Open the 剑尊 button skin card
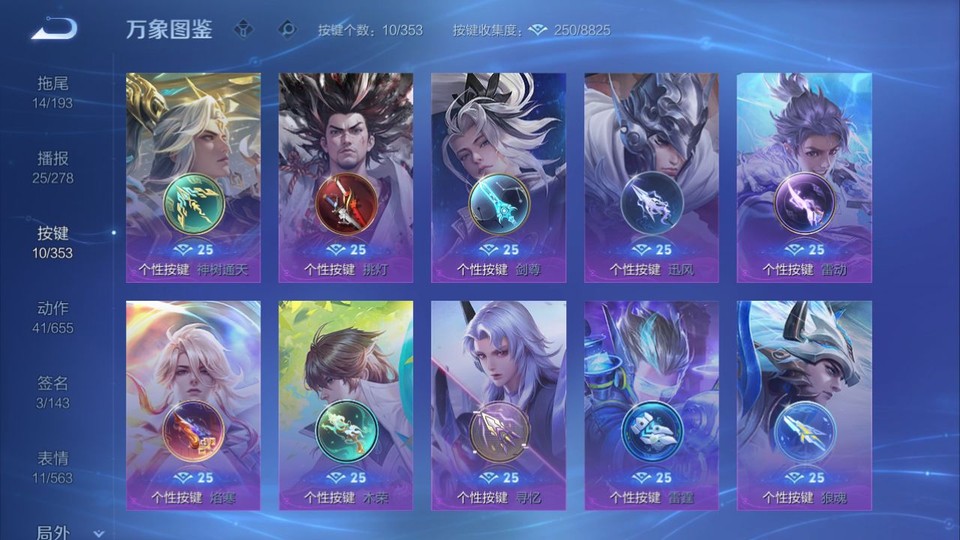This screenshot has height=540, width=960. click(x=499, y=177)
